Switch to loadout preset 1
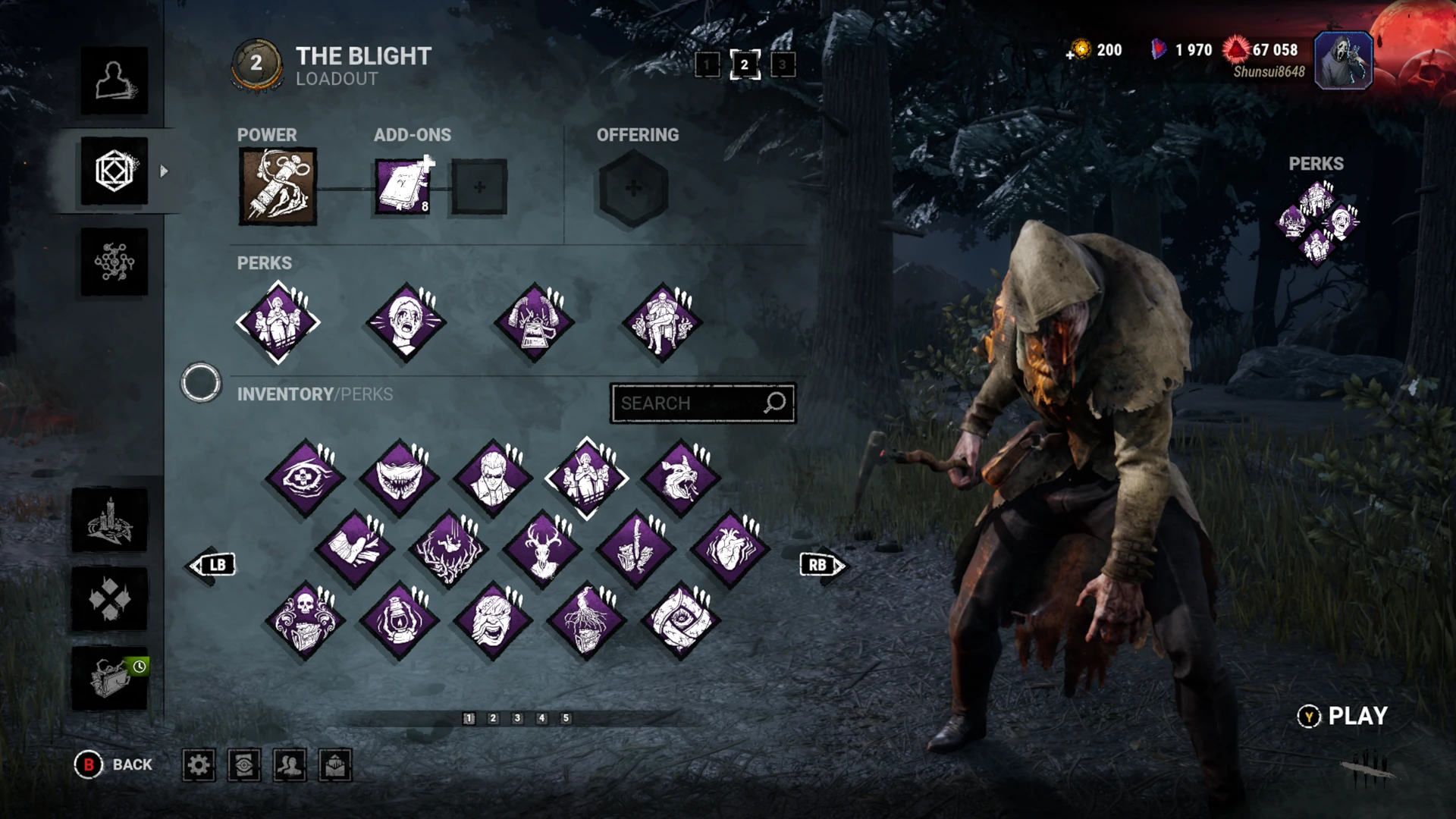Screen dimensions: 1456x819 pyautogui.click(x=709, y=65)
